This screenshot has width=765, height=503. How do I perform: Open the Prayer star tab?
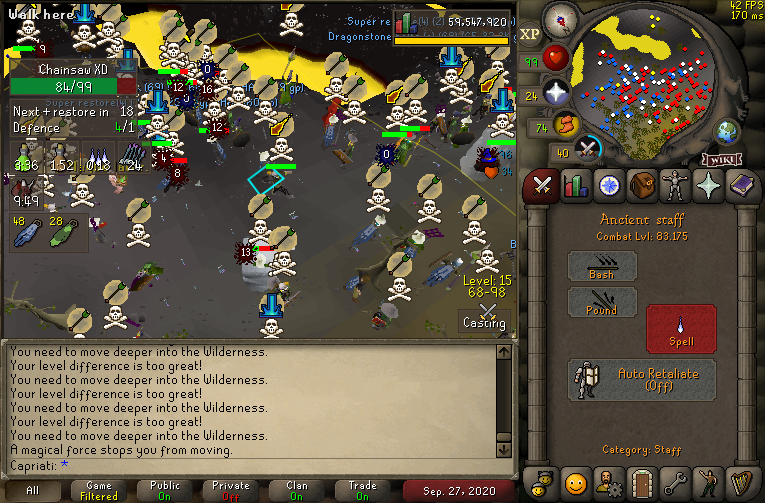pyautogui.click(x=708, y=186)
